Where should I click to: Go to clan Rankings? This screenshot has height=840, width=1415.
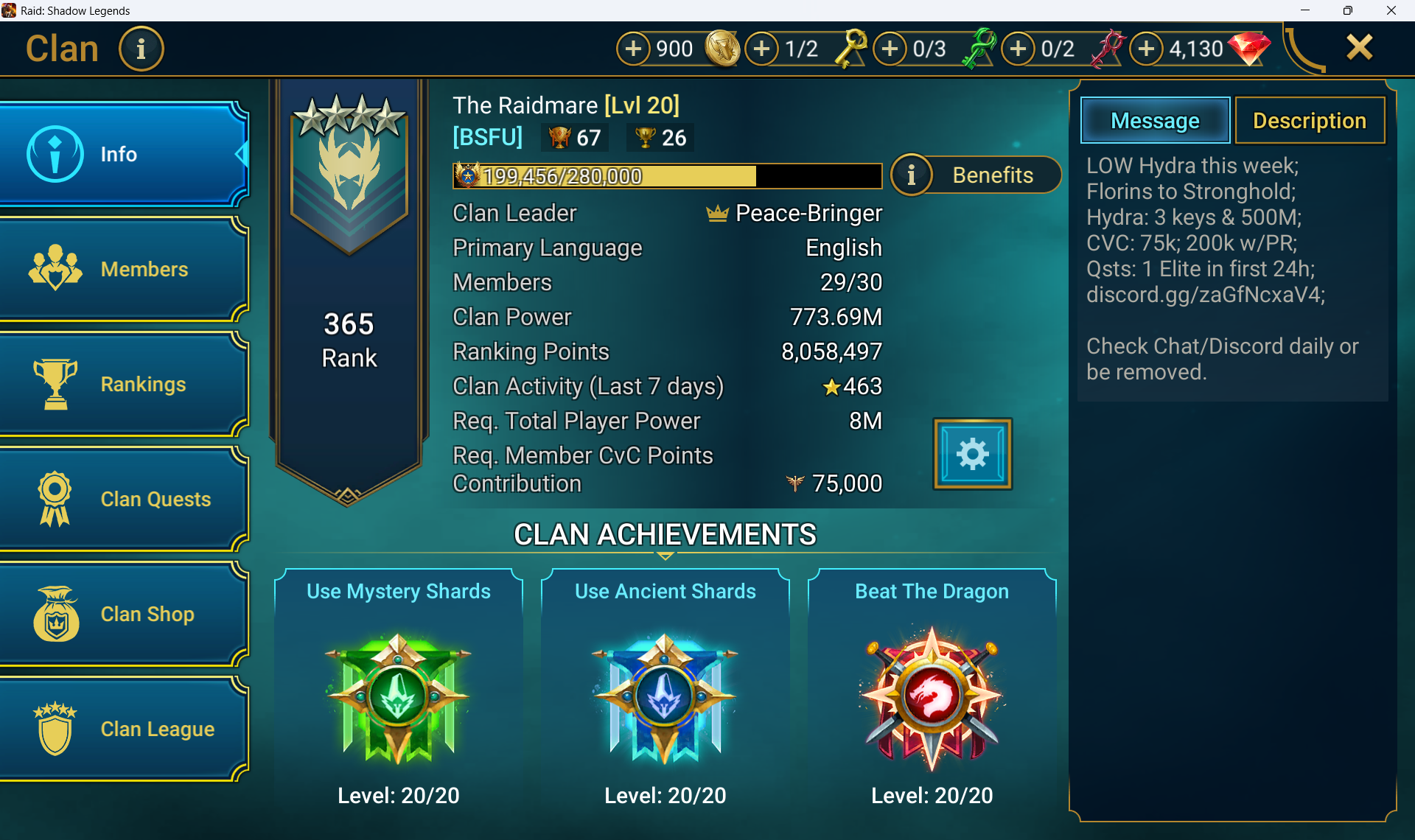pos(124,384)
